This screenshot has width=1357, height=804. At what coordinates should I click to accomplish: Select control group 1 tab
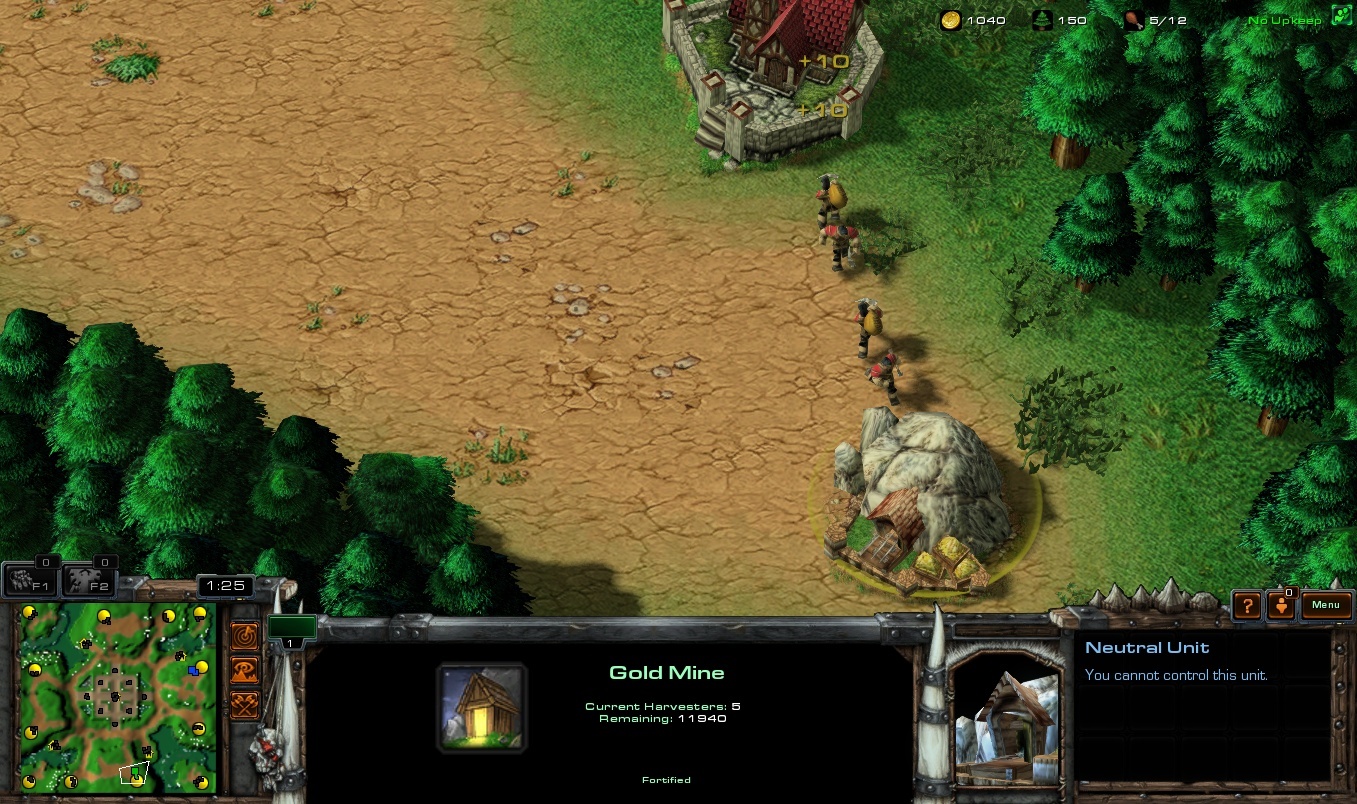point(291,629)
